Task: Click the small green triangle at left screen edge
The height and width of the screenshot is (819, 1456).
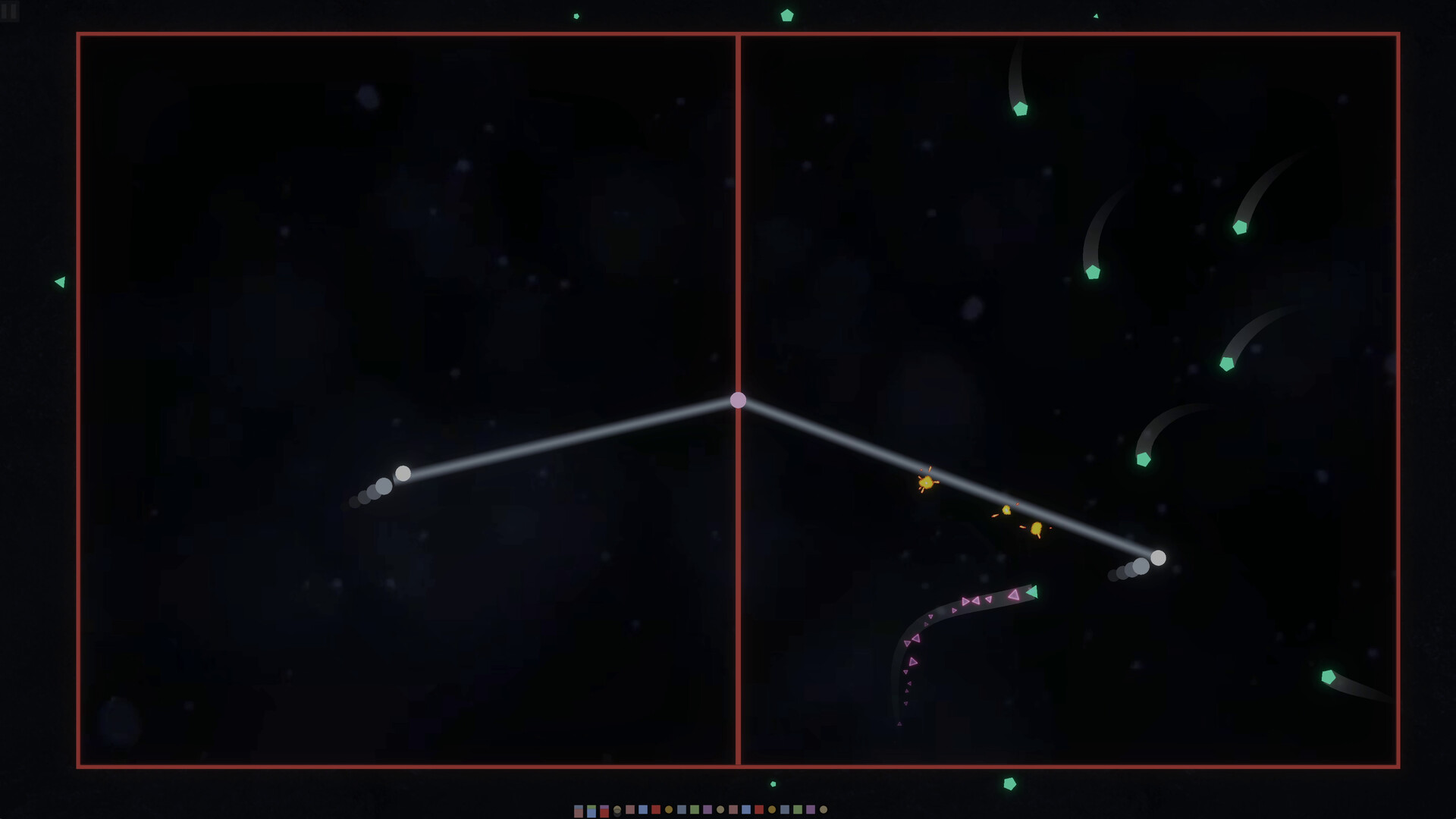Action: [x=60, y=281]
